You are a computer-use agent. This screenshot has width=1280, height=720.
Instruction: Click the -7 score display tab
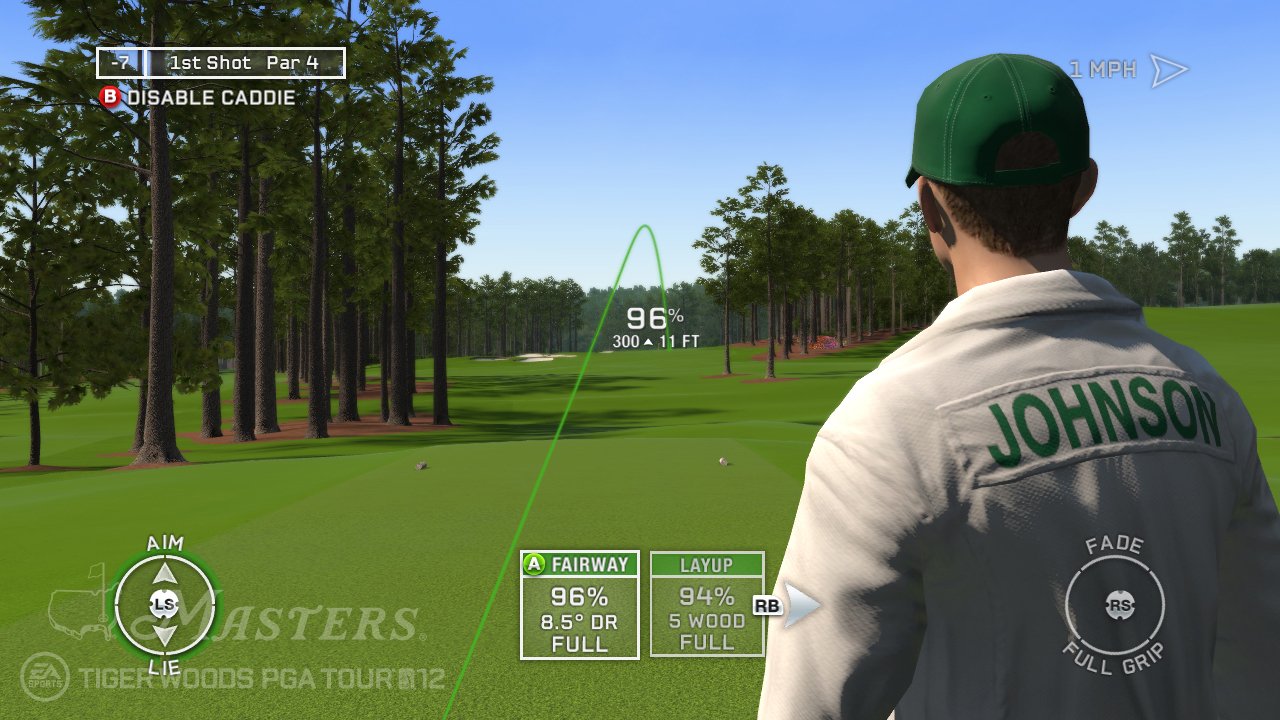pos(120,62)
